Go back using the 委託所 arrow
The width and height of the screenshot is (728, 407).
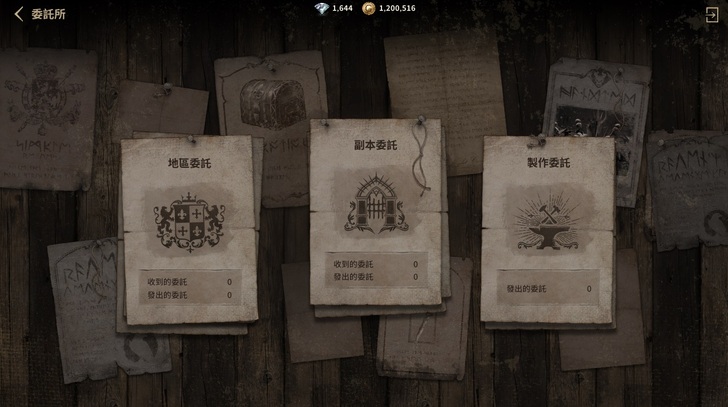pyautogui.click(x=18, y=14)
